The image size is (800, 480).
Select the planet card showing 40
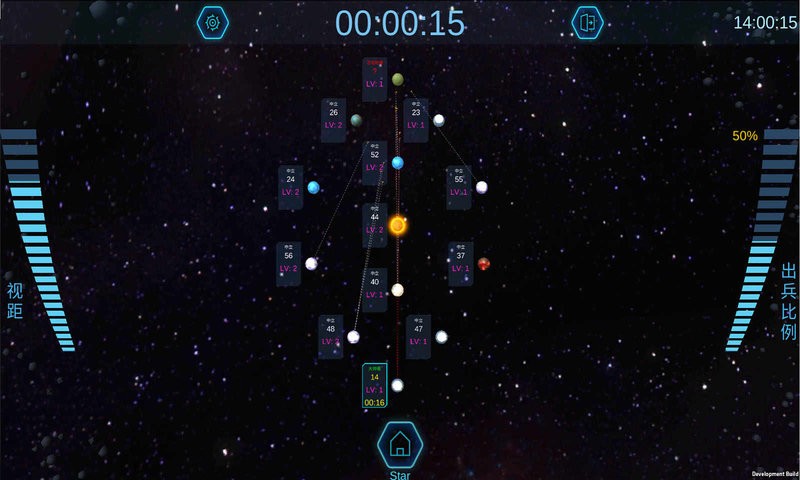[375, 288]
